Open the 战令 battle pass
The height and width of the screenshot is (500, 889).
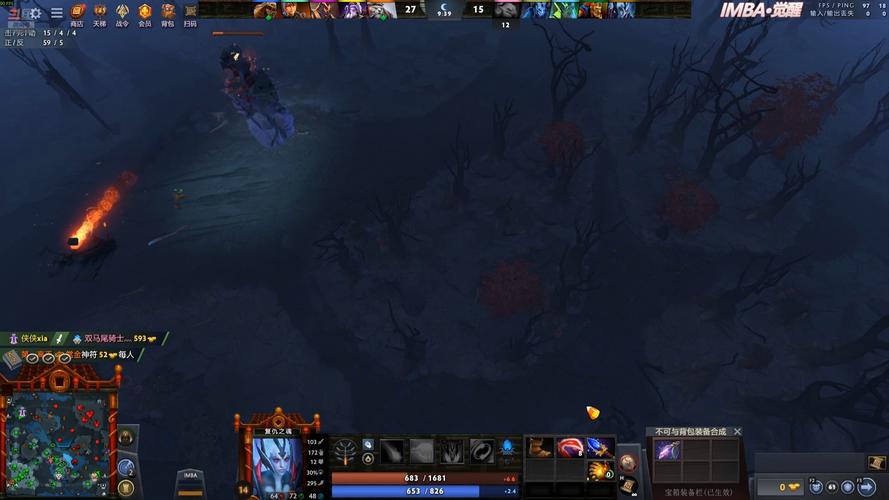point(122,14)
